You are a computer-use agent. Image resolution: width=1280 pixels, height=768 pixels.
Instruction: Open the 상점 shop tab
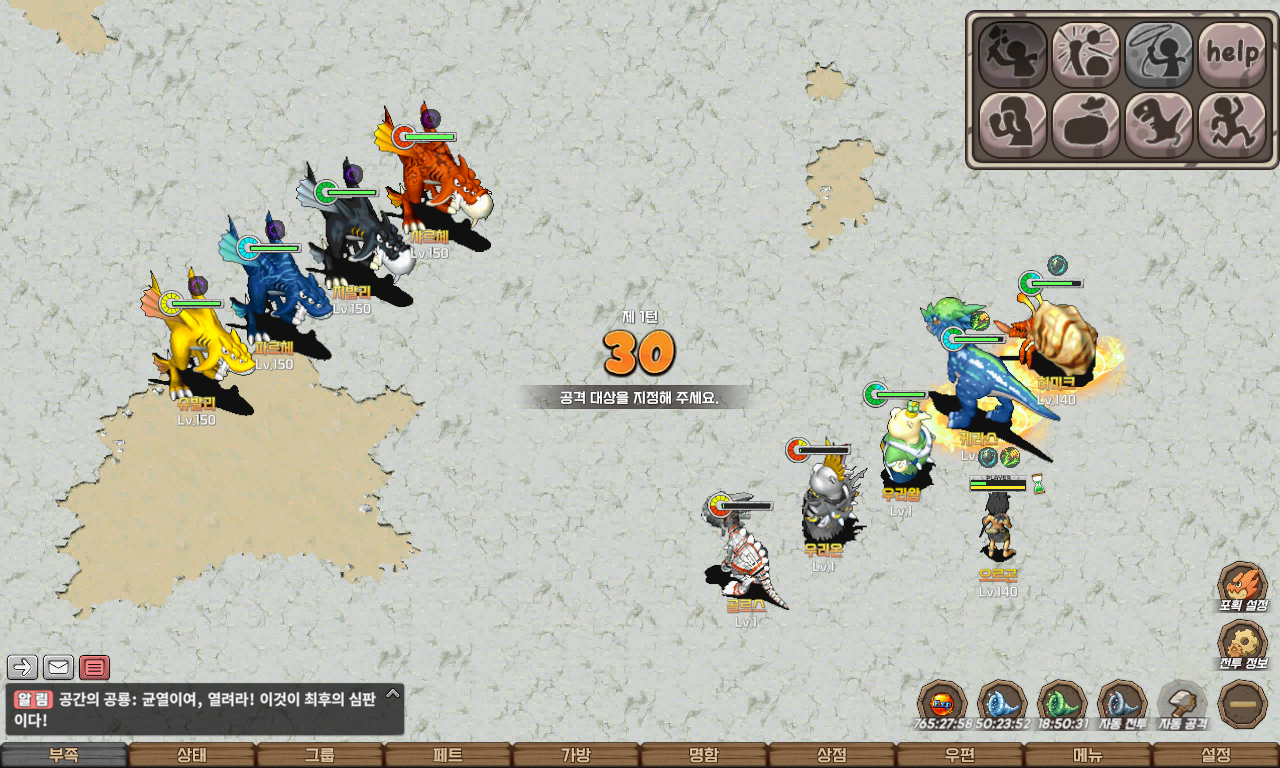[x=832, y=755]
